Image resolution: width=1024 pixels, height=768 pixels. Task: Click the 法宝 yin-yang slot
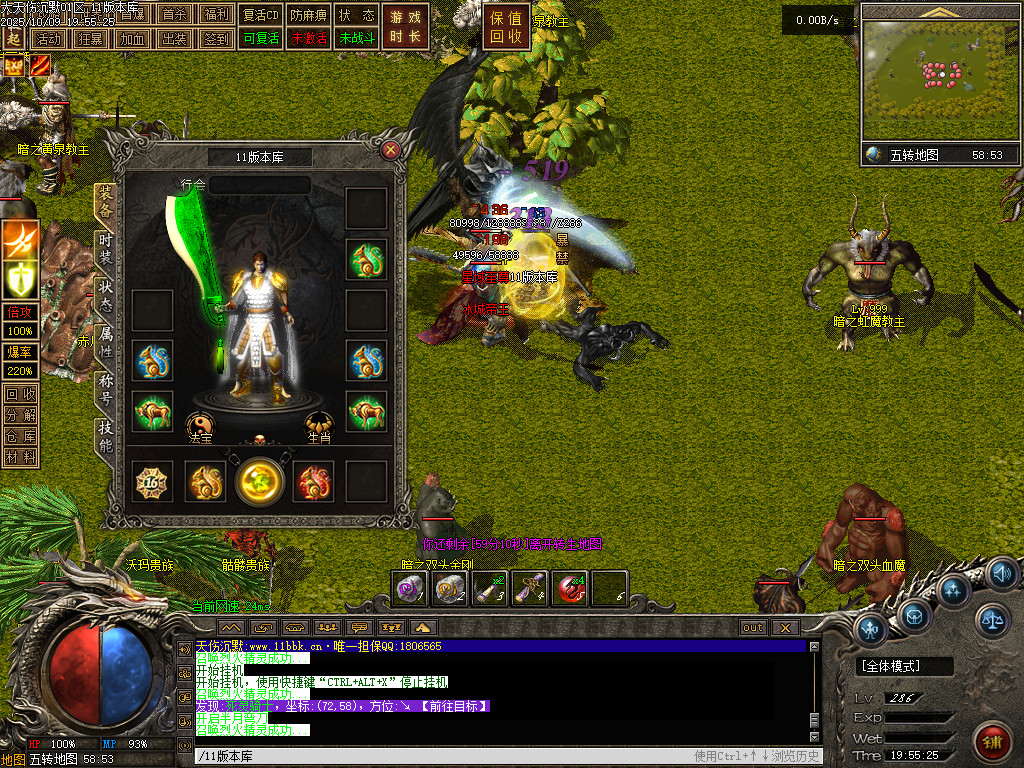tap(200, 424)
